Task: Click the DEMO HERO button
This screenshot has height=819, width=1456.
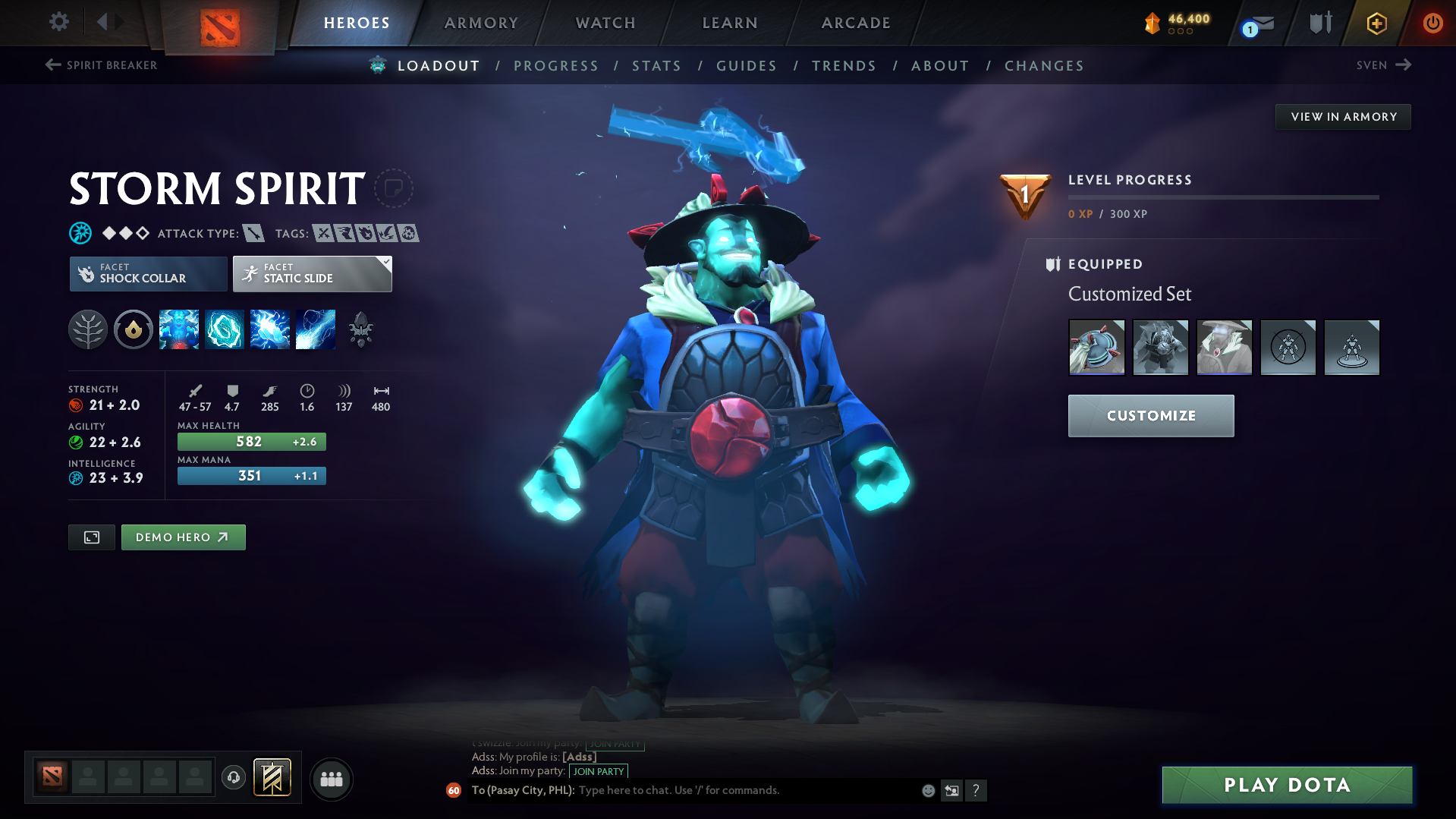Action: (183, 537)
